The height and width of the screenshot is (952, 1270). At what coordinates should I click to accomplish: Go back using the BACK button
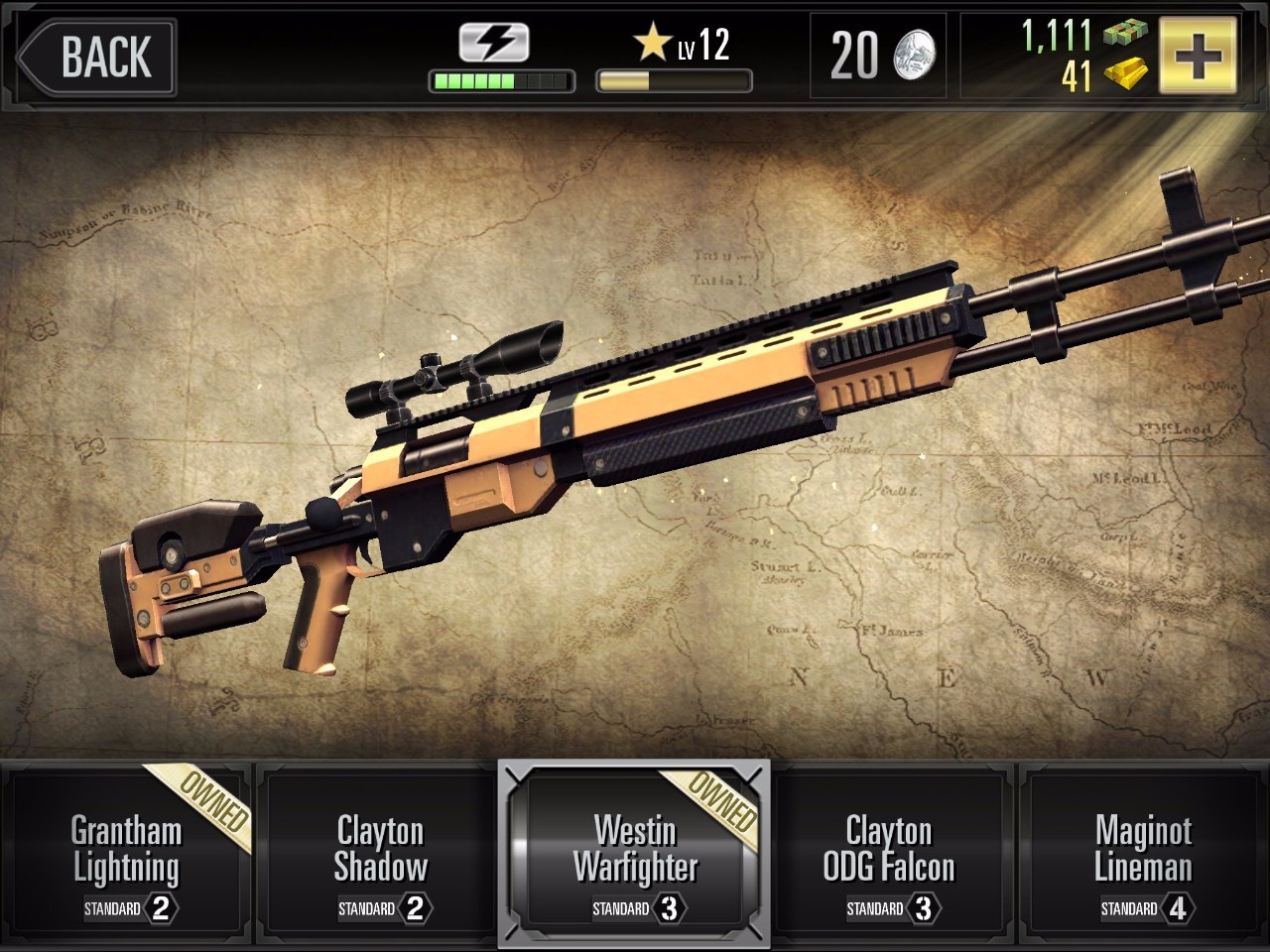[x=97, y=56]
